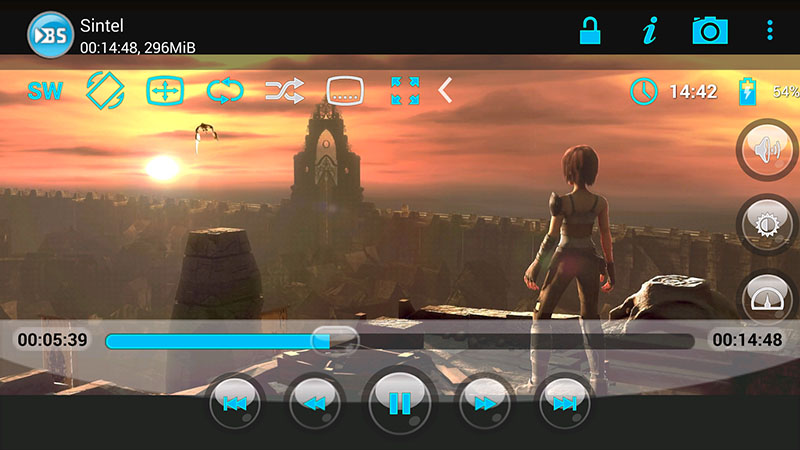Tap the screen rotation icon
This screenshot has height=450, width=800.
pyautogui.click(x=104, y=91)
